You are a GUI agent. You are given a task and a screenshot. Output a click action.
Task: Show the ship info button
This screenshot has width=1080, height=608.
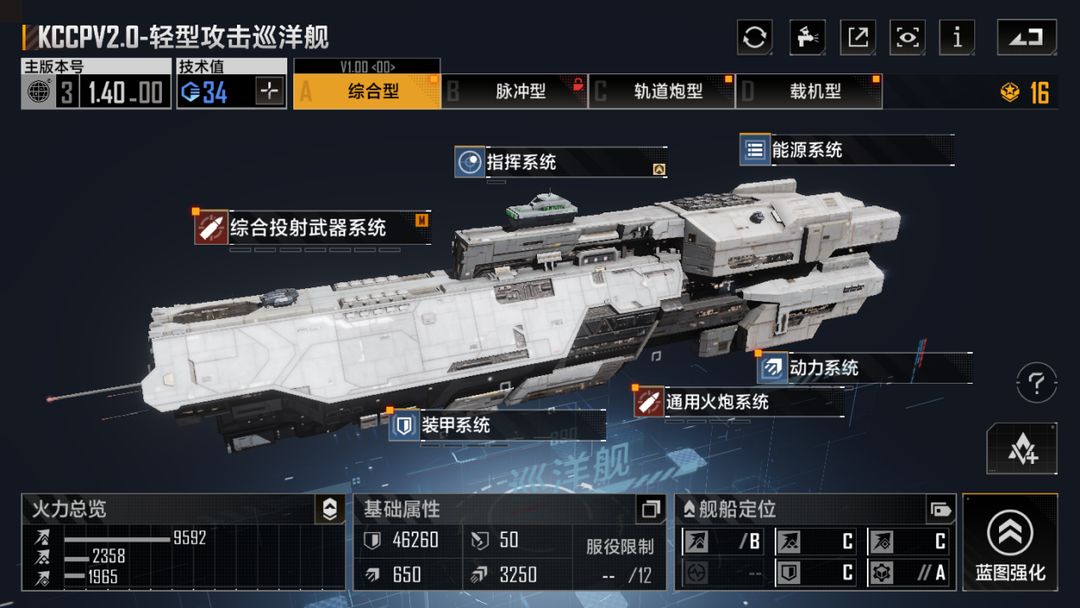[958, 38]
